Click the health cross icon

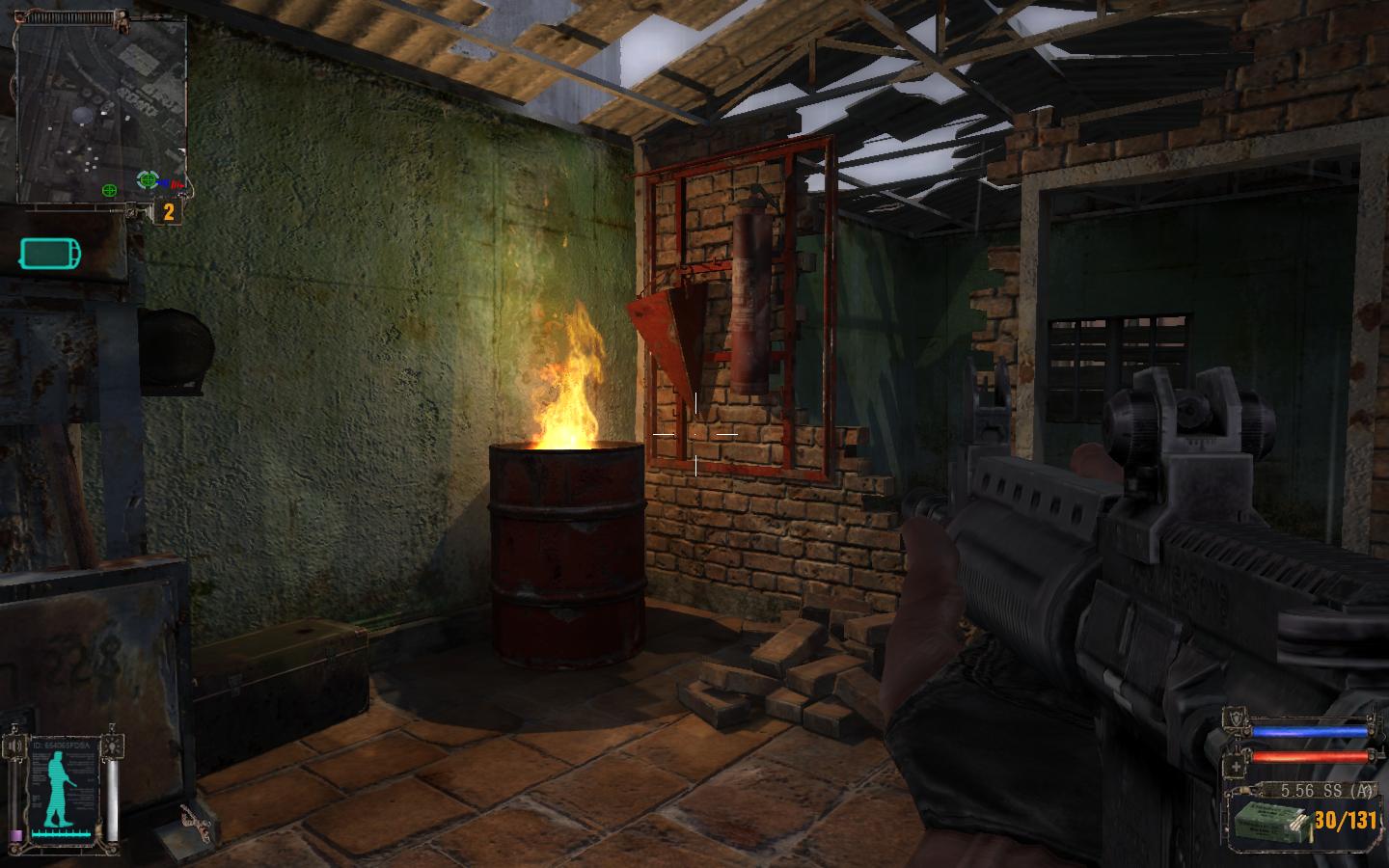(1238, 768)
